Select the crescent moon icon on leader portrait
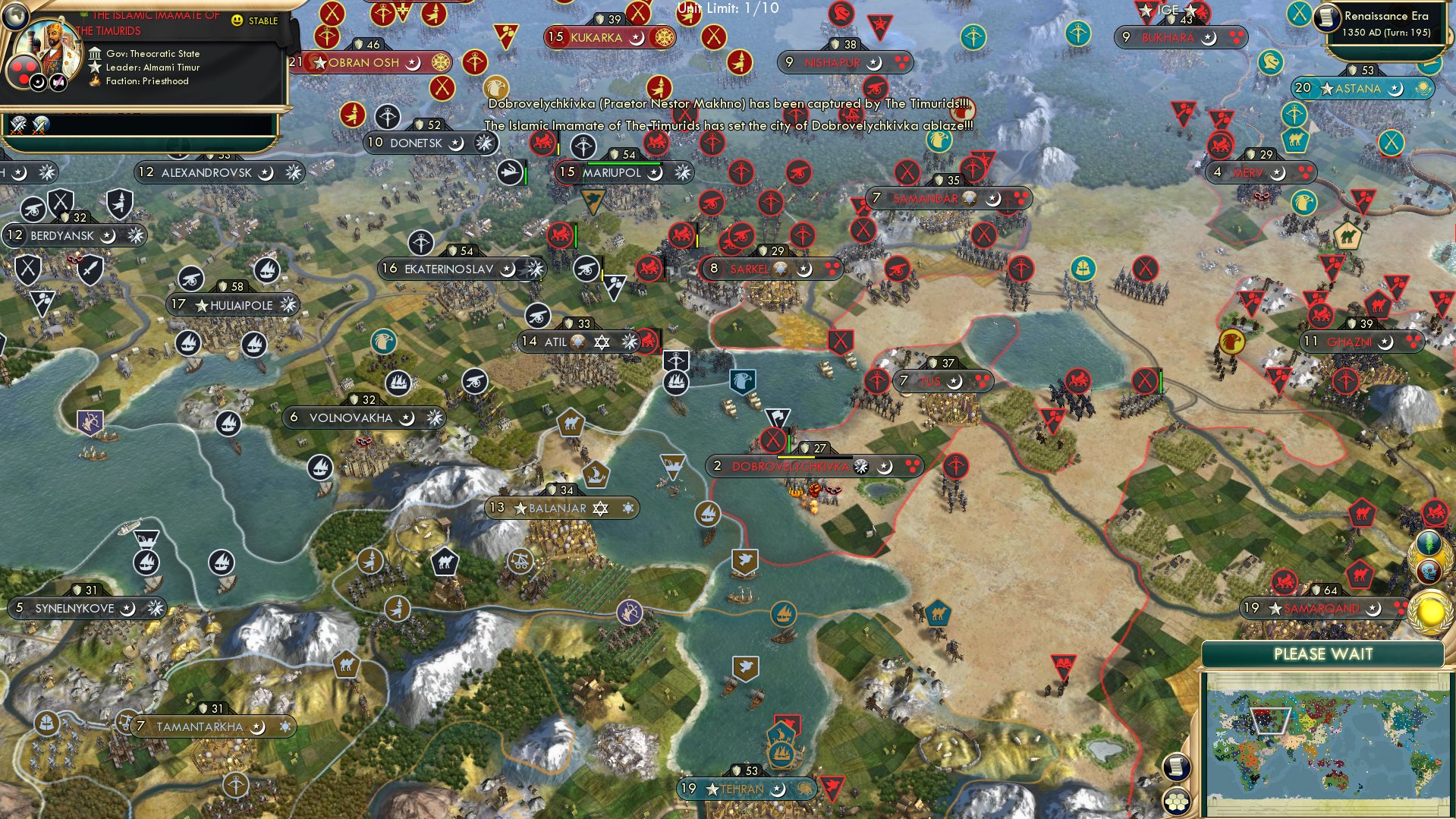This screenshot has width=1456, height=819. coord(38,83)
